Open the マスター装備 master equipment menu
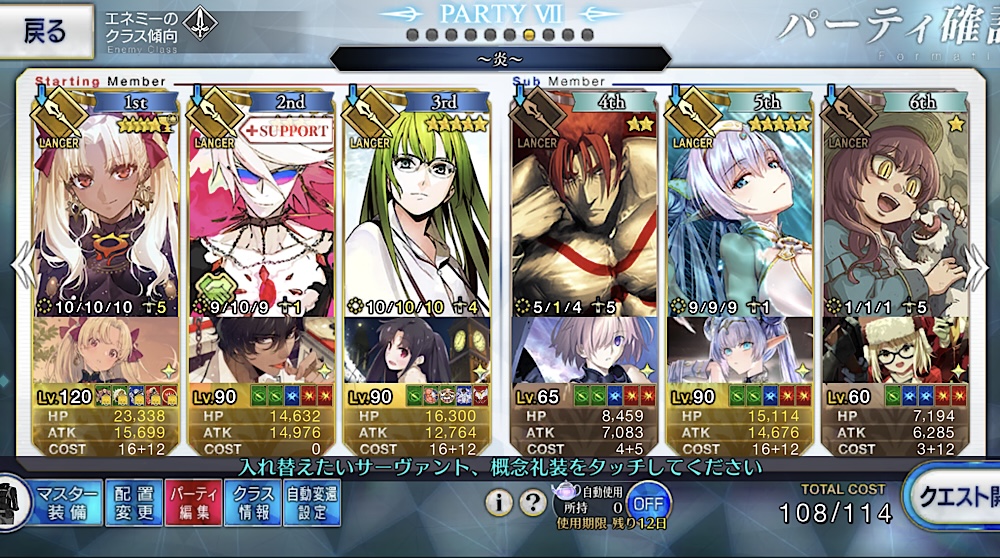Image resolution: width=1000 pixels, height=558 pixels. (68, 502)
